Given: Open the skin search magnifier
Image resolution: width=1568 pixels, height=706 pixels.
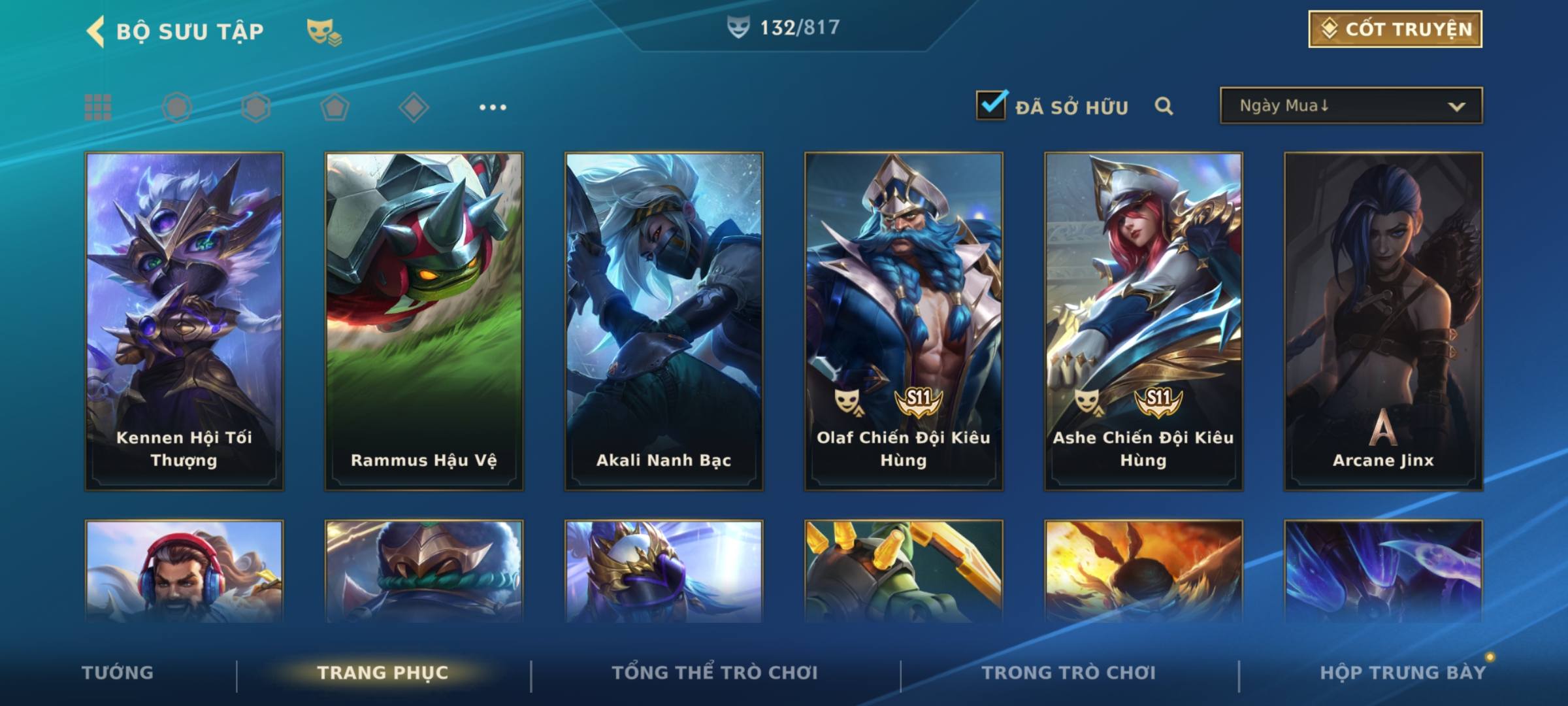Looking at the screenshot, I should (x=1164, y=106).
